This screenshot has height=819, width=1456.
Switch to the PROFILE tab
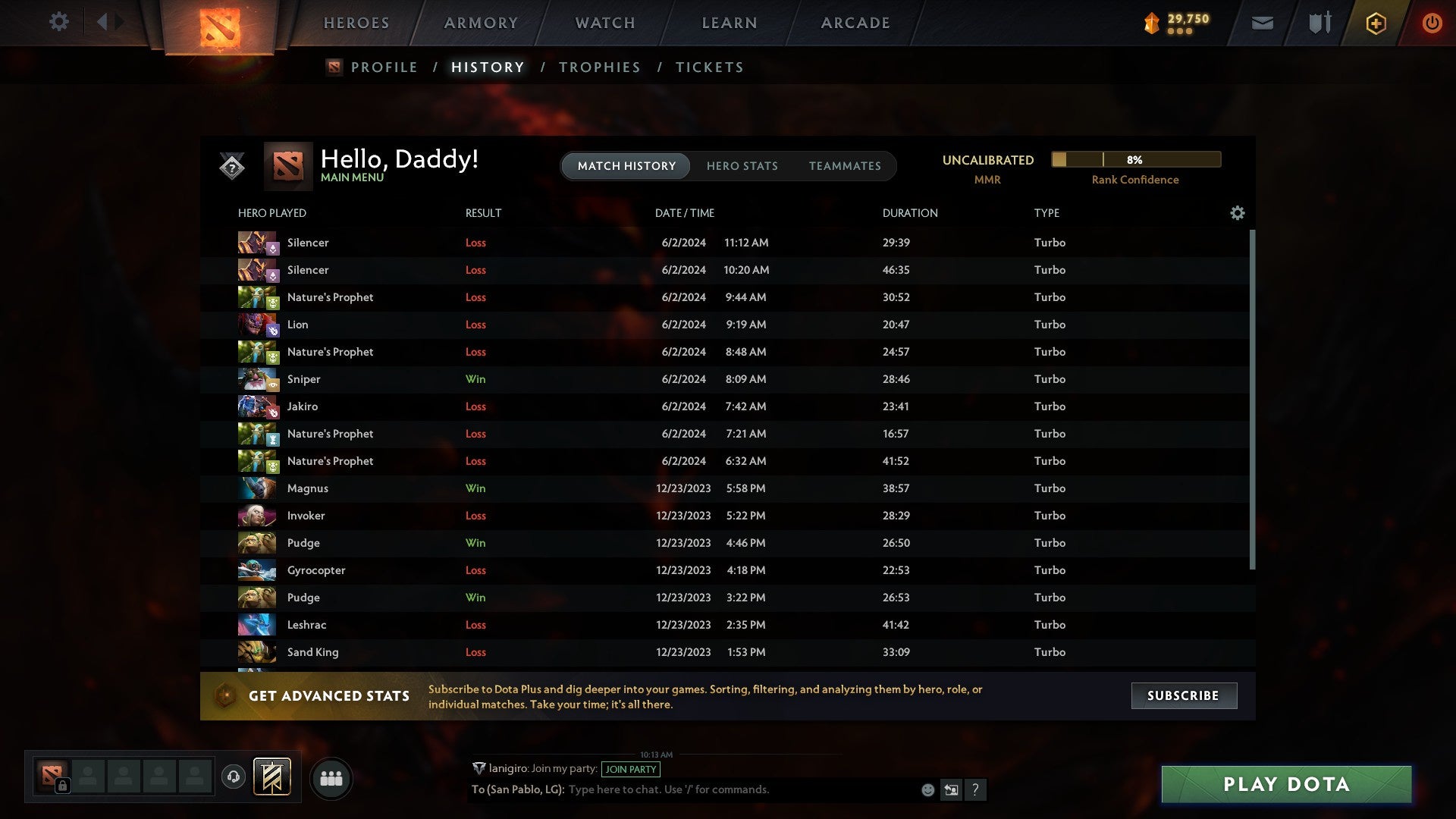(384, 67)
